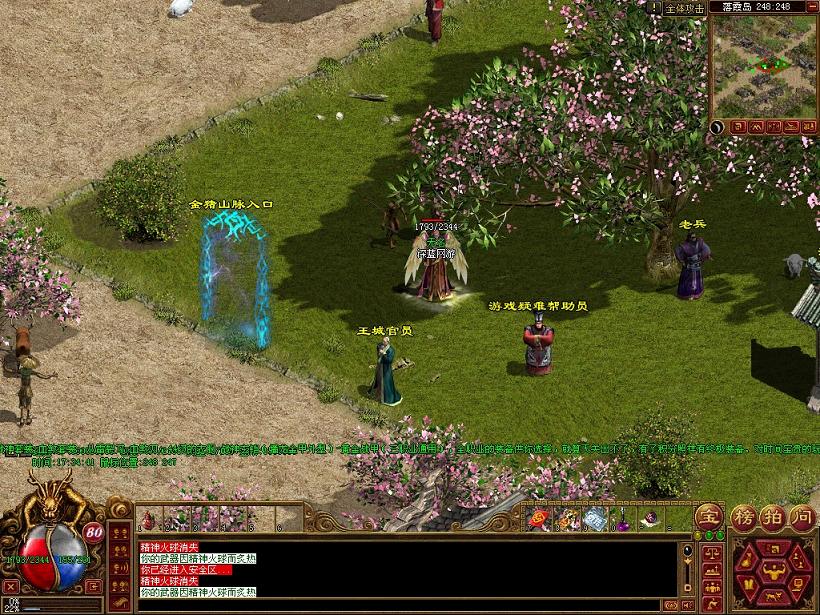Image resolution: width=820 pixels, height=615 pixels.
Task: Use the red potion in quick slot 1
Action: click(148, 519)
